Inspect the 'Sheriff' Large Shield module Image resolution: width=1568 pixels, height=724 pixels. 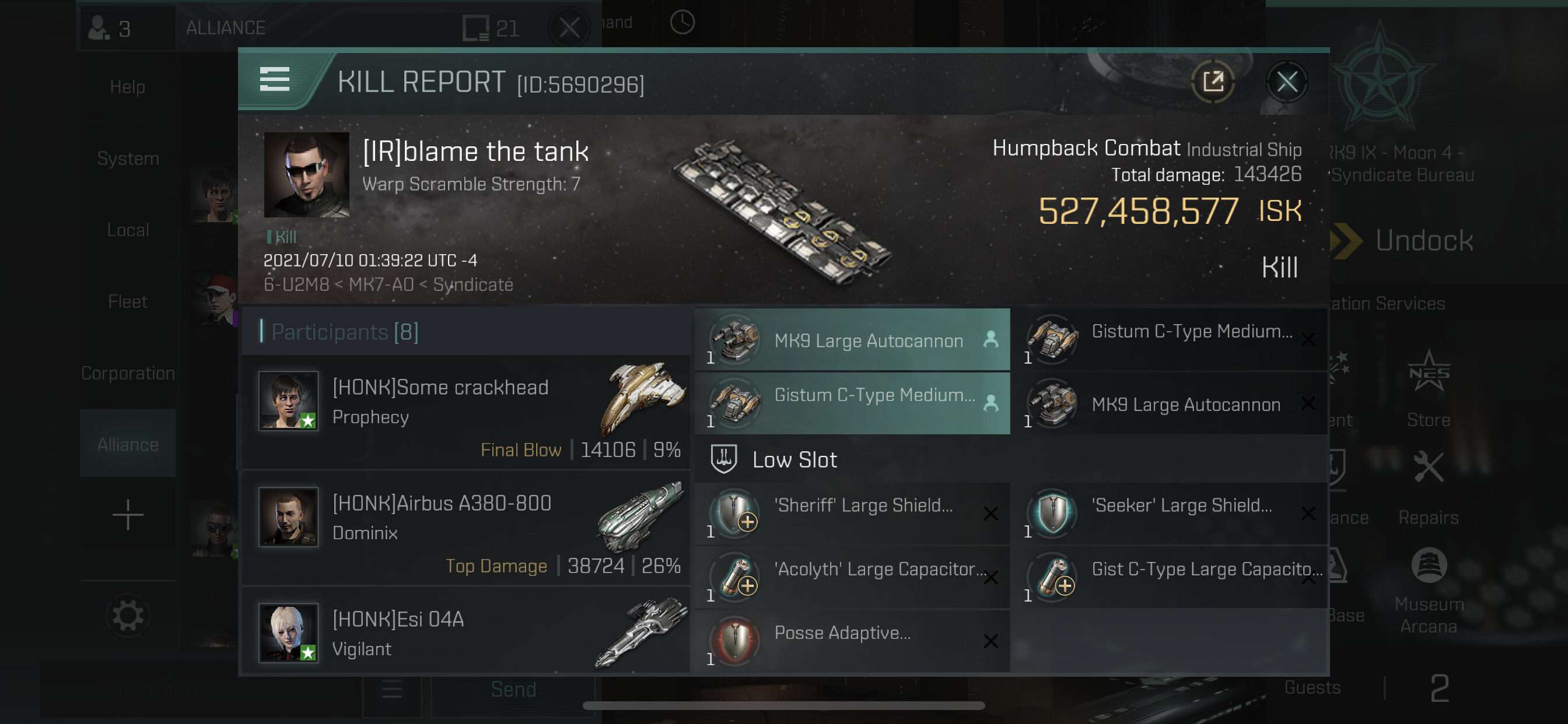(x=852, y=513)
